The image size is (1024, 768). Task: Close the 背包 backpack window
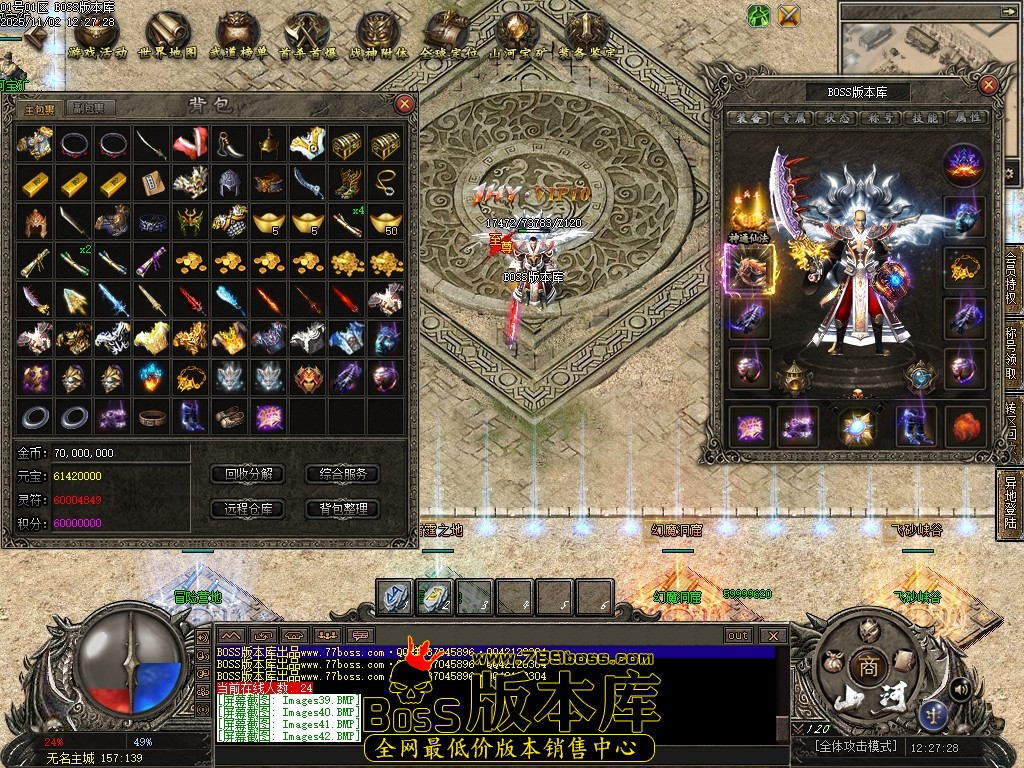pyautogui.click(x=404, y=103)
